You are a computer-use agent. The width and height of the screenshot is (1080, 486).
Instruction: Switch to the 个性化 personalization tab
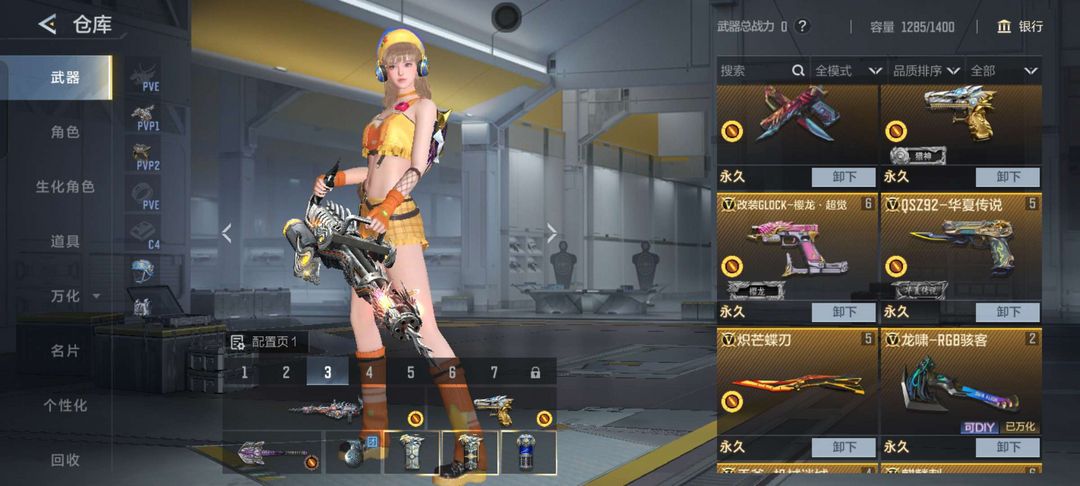click(x=65, y=405)
